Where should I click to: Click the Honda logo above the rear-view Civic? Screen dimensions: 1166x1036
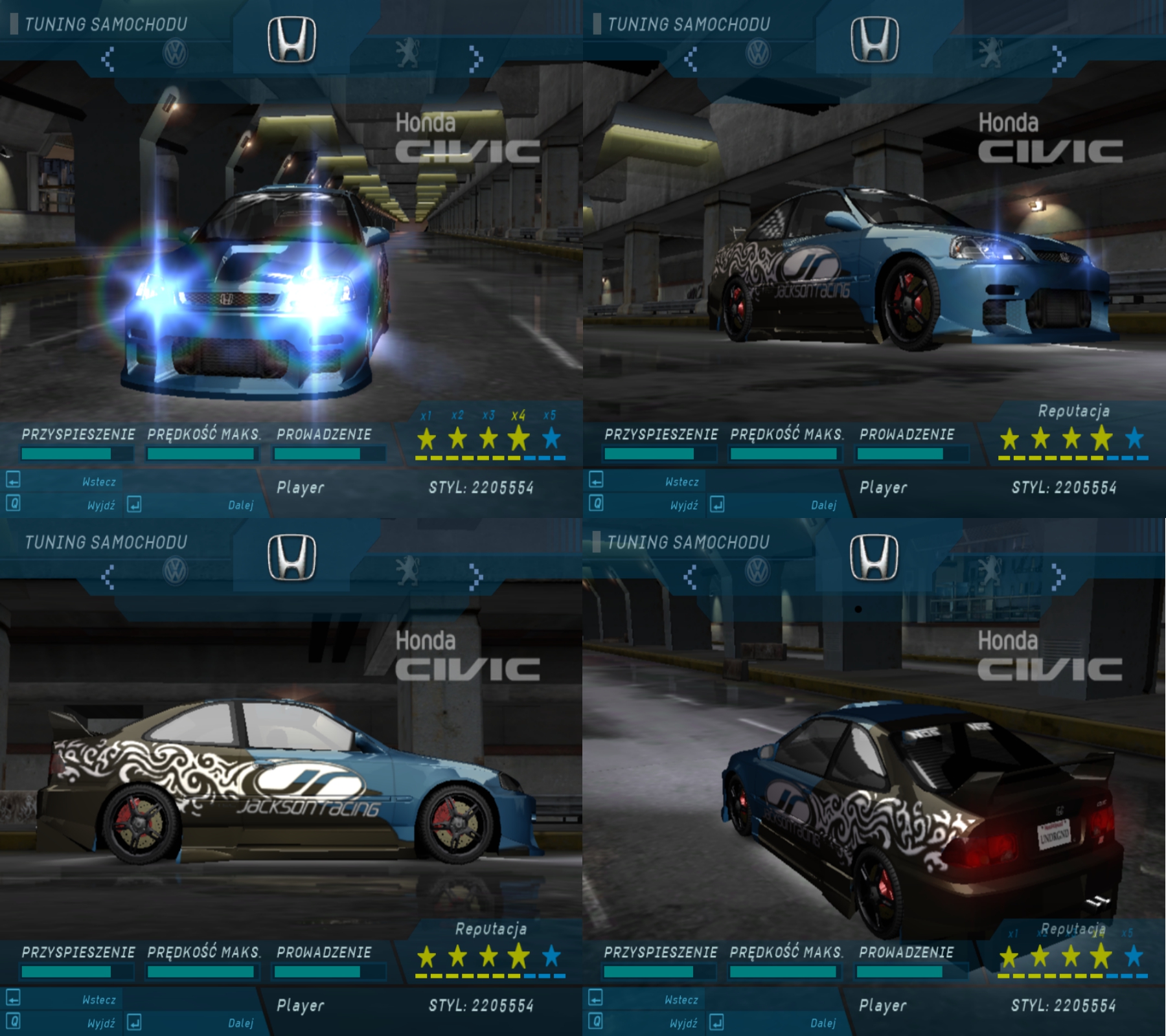tap(874, 557)
